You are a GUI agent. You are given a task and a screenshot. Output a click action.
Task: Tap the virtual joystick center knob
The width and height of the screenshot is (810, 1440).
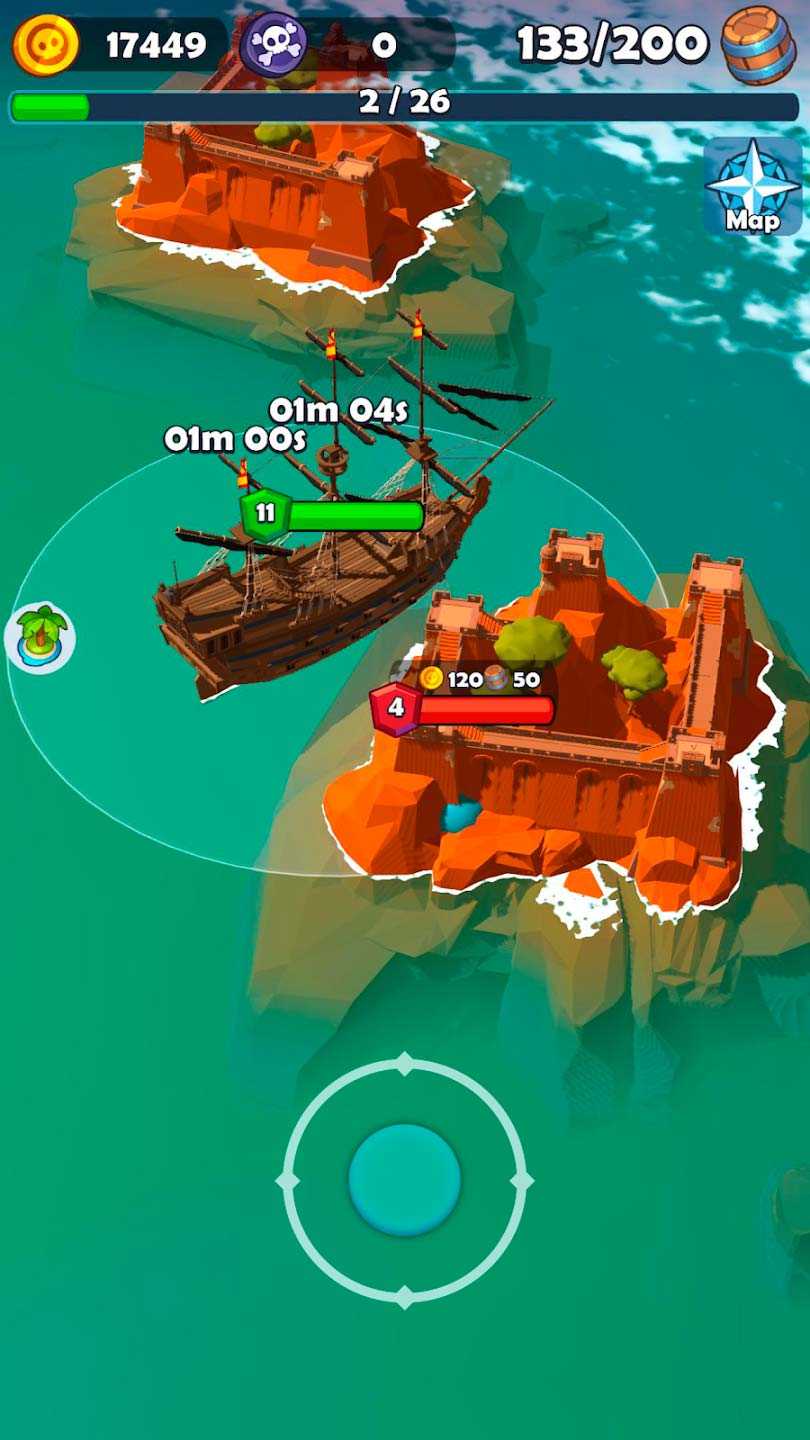tap(404, 1180)
